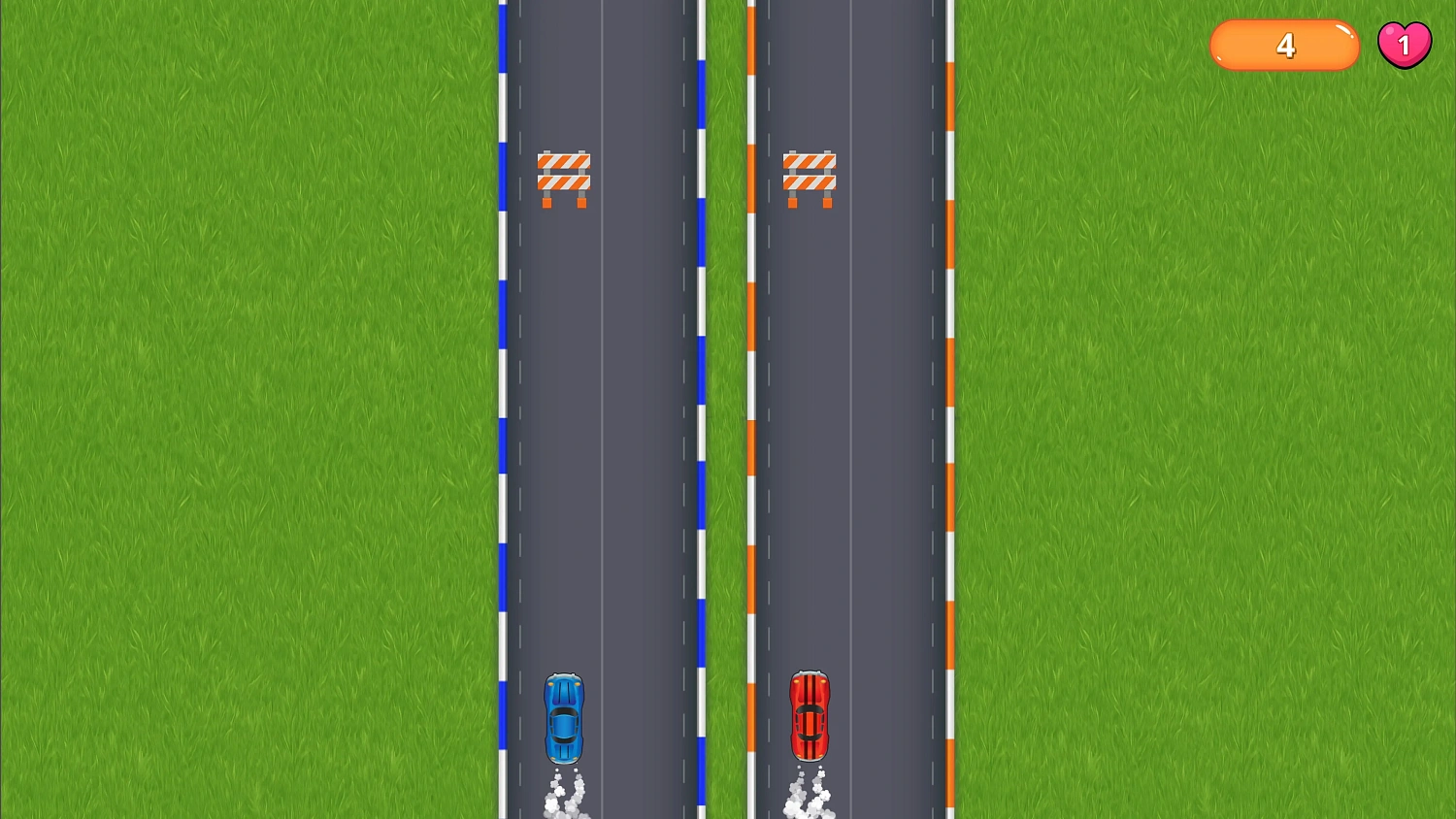Click the orange score pill showing 4
Screen dimensions: 1456x819
coord(1283,45)
